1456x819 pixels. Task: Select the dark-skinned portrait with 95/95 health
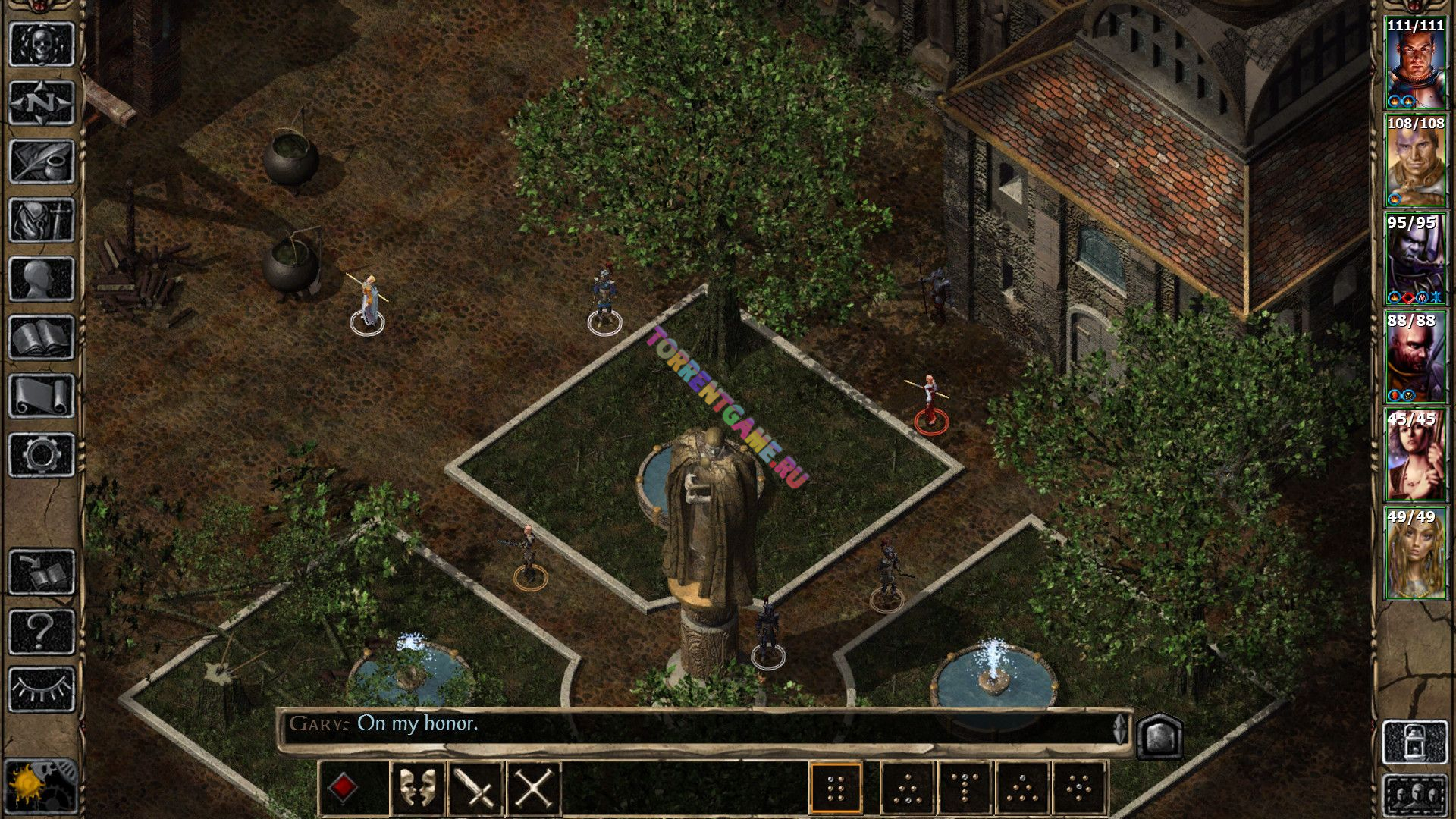[1415, 259]
